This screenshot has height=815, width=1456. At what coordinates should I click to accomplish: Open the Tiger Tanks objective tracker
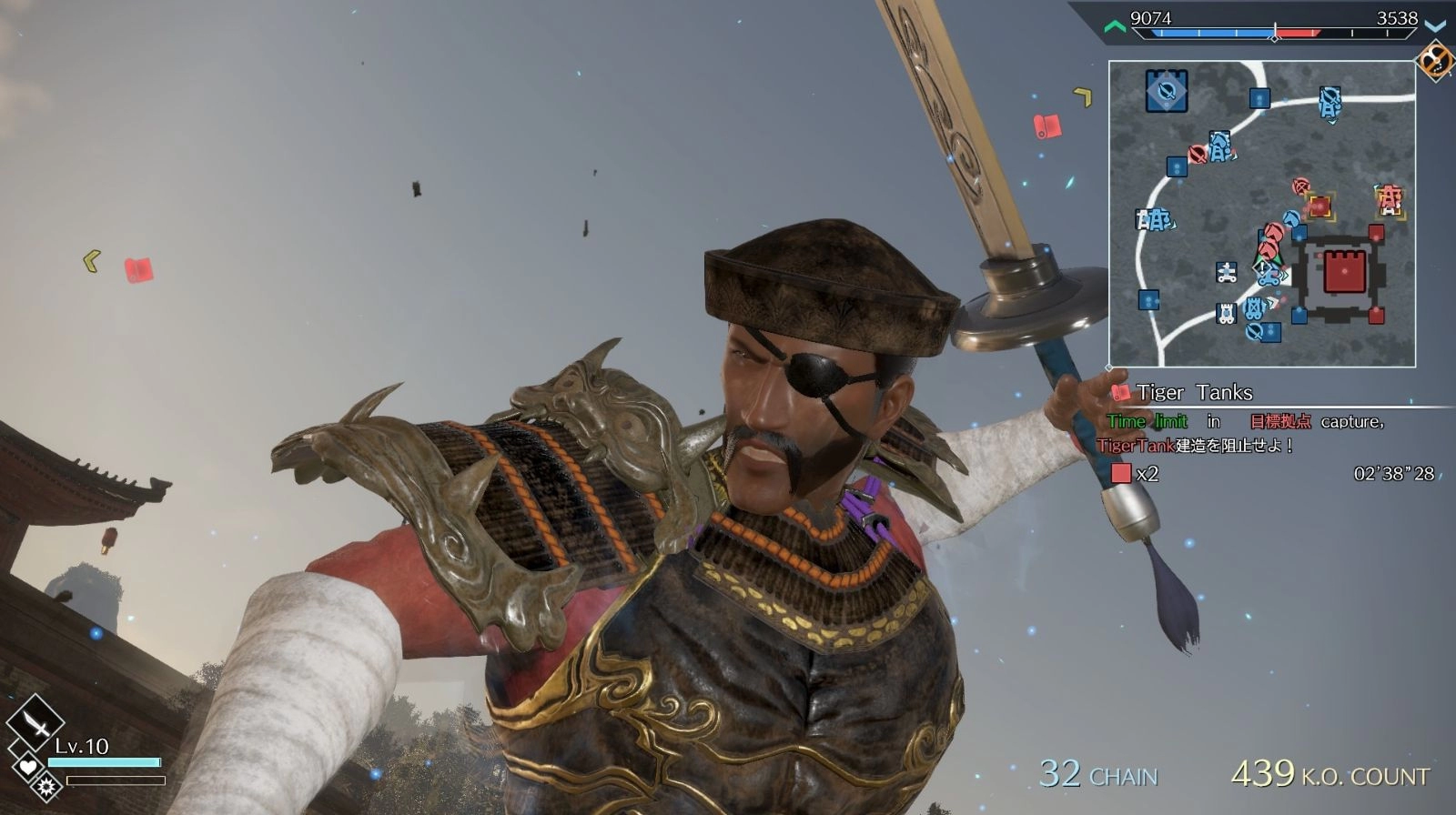(1194, 393)
